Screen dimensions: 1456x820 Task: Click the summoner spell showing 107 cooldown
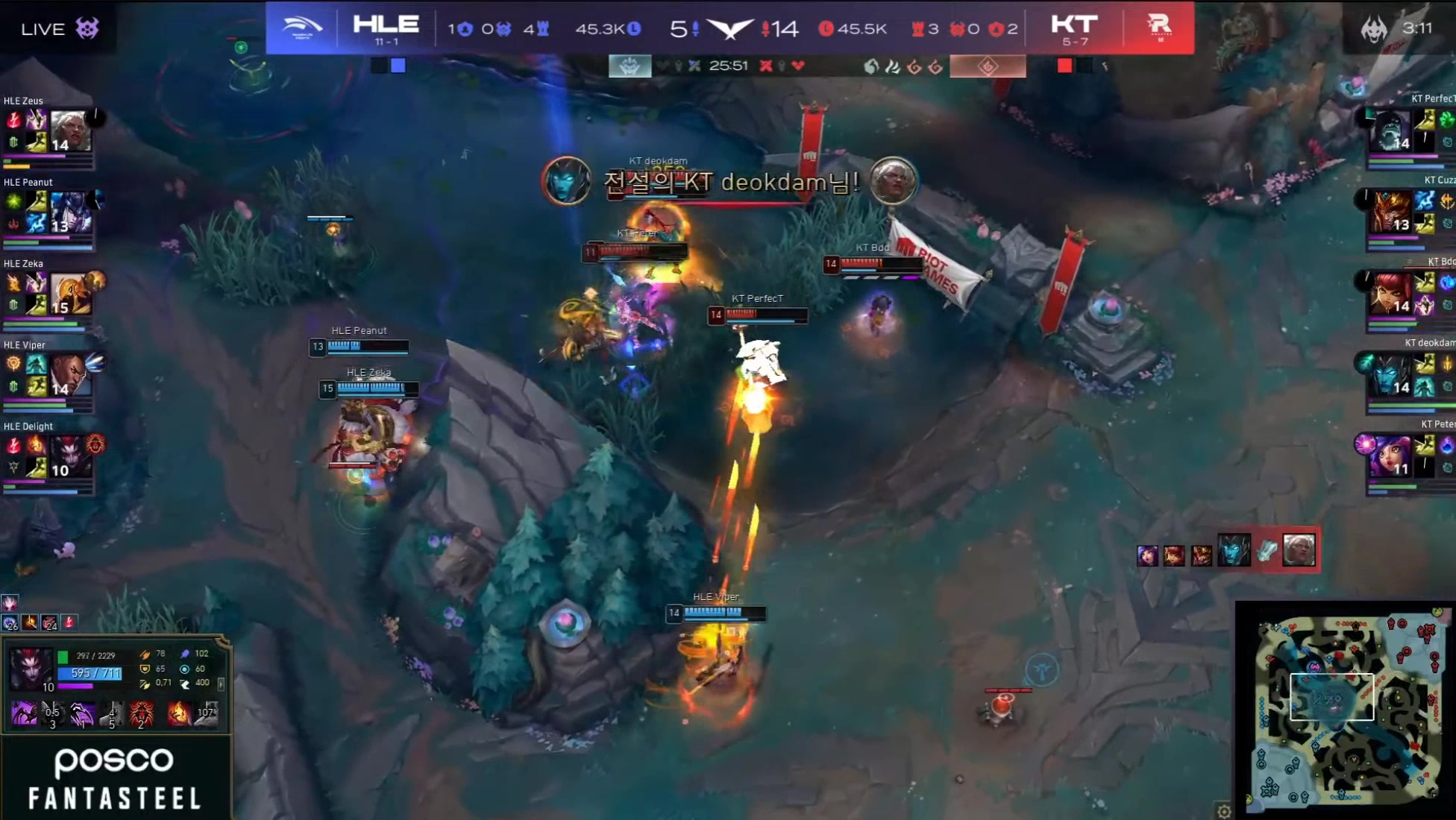point(206,714)
